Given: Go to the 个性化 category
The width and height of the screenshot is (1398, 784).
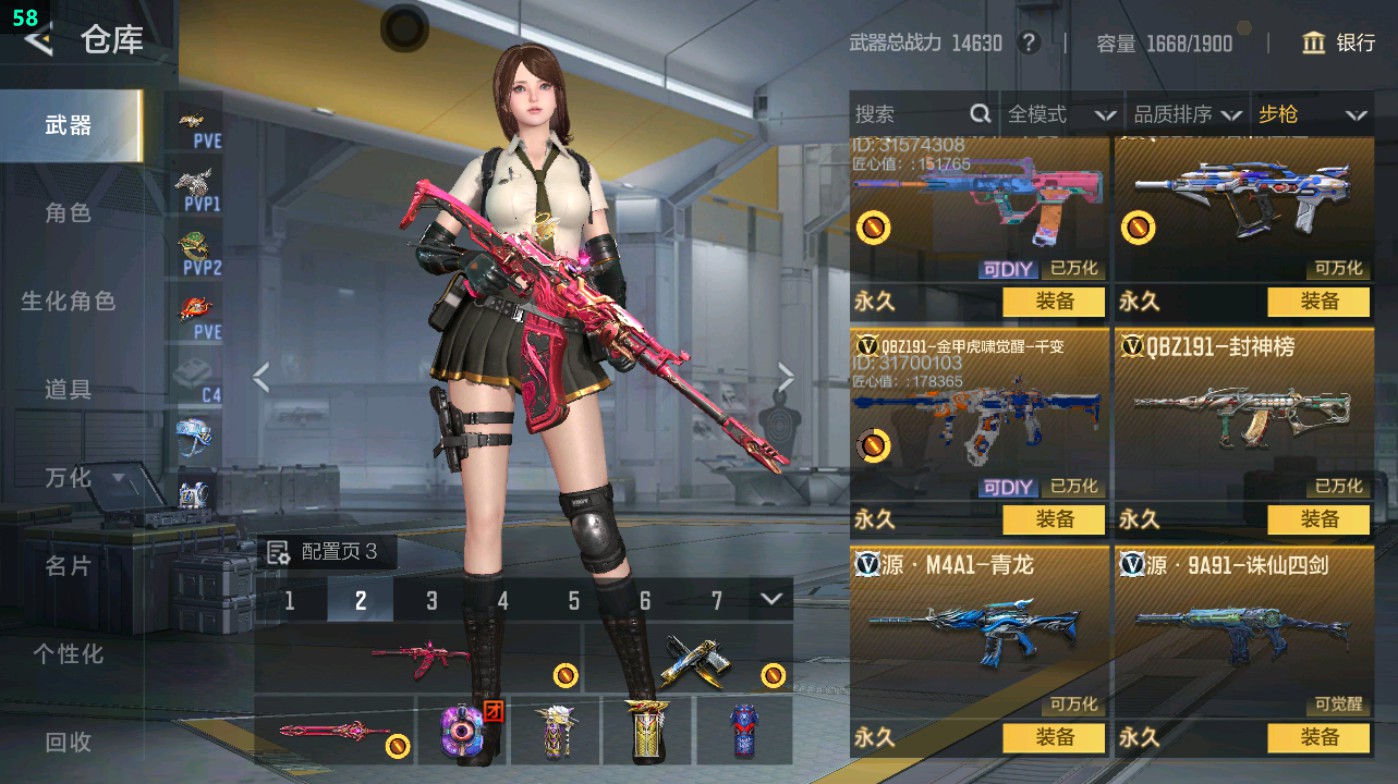Looking at the screenshot, I should 68,654.
